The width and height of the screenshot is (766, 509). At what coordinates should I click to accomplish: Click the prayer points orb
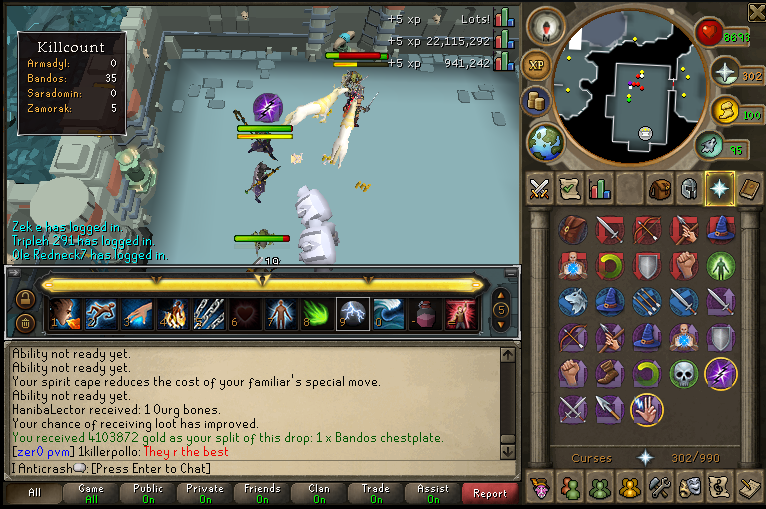[723, 73]
